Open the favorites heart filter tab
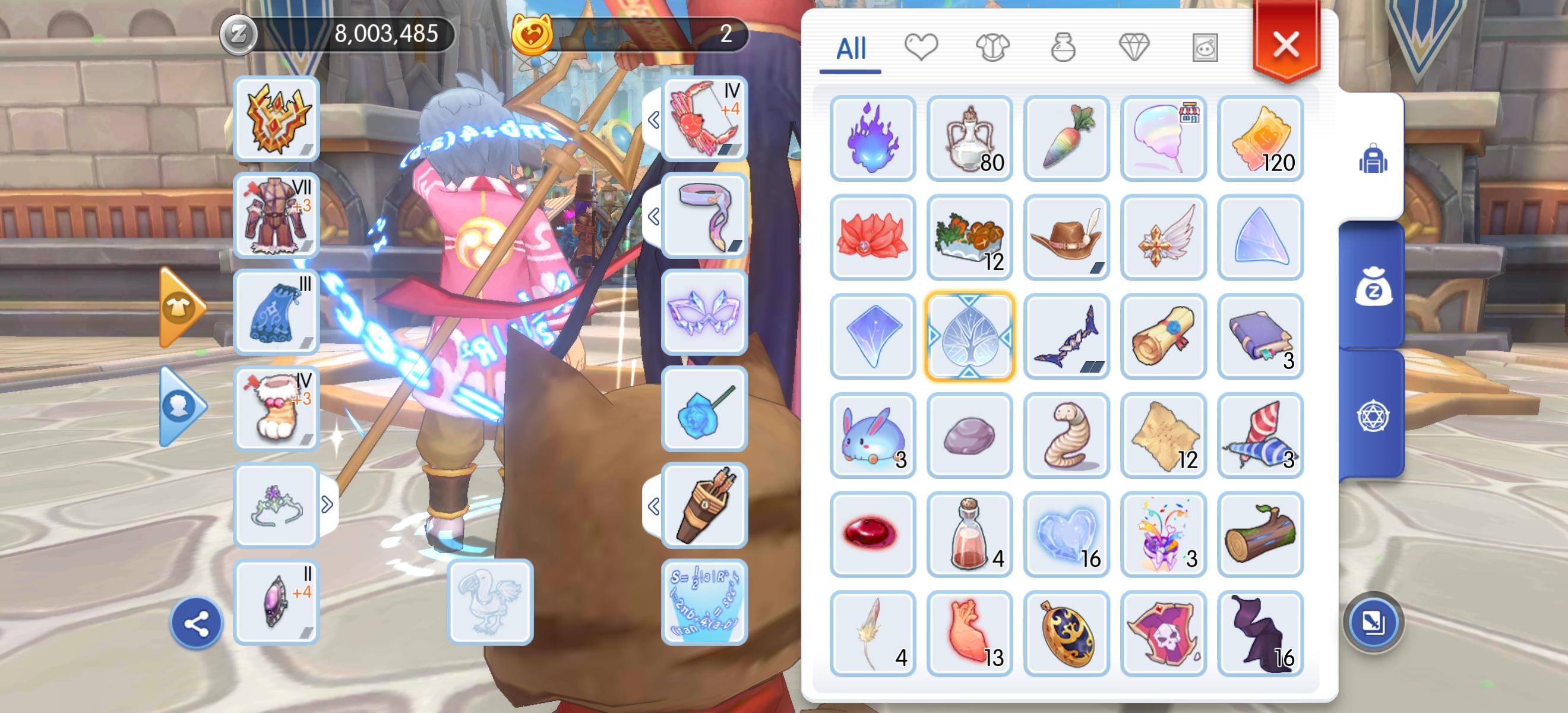Screen dimensions: 1568x713 (922, 48)
